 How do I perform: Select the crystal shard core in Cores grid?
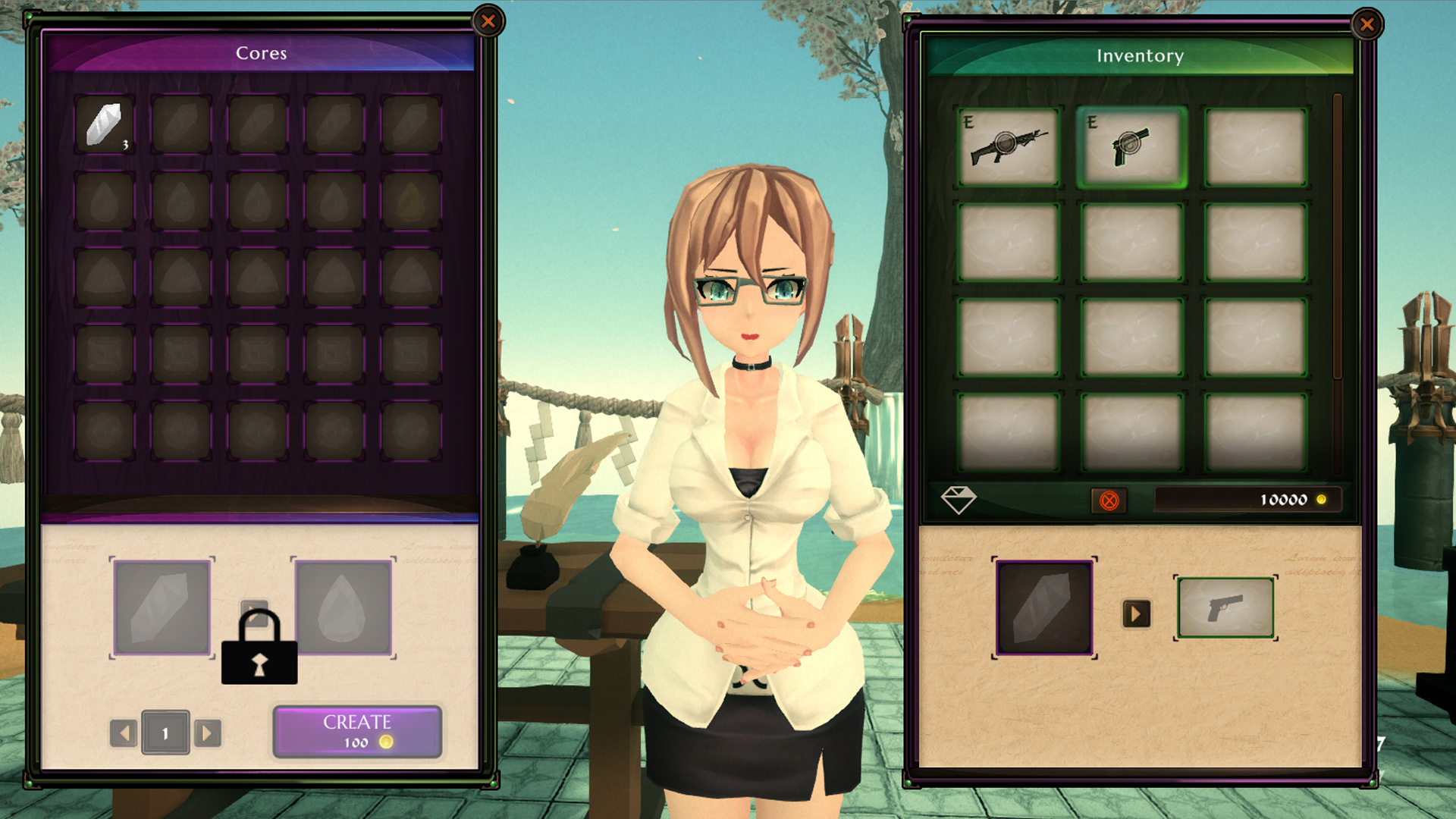click(105, 124)
